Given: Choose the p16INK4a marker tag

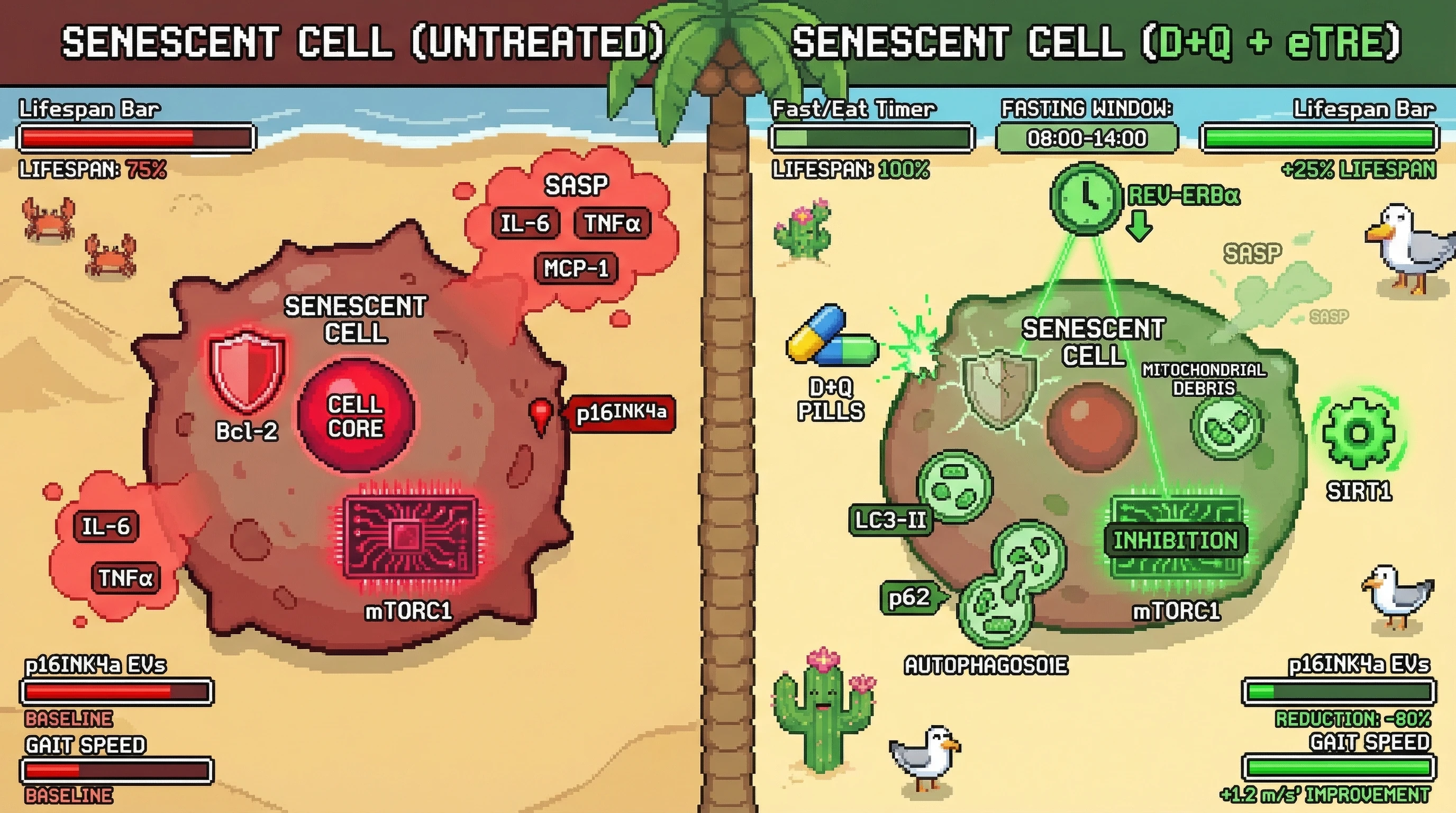Looking at the screenshot, I should 621,413.
